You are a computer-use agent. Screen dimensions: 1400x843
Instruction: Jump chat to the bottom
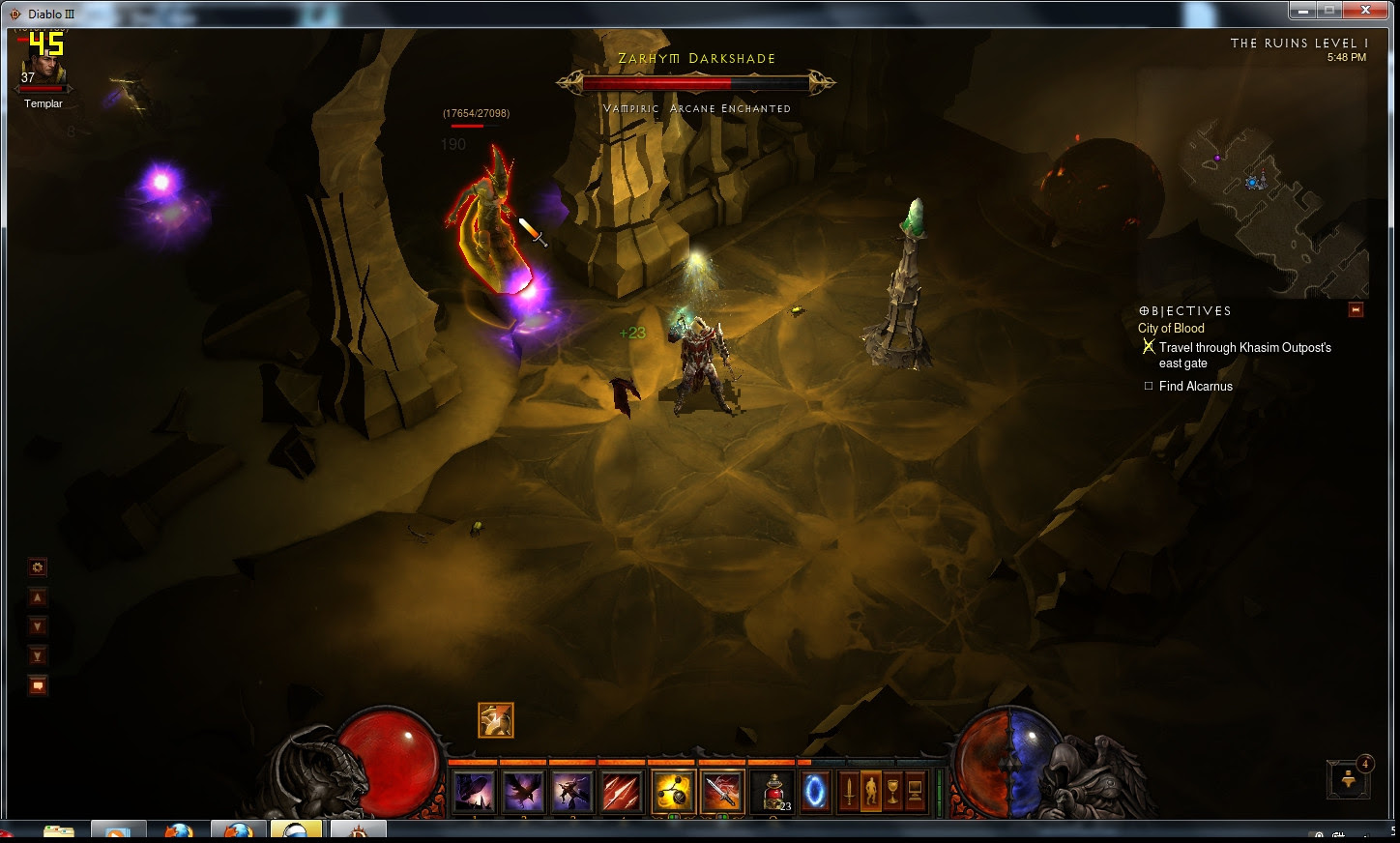(x=38, y=656)
